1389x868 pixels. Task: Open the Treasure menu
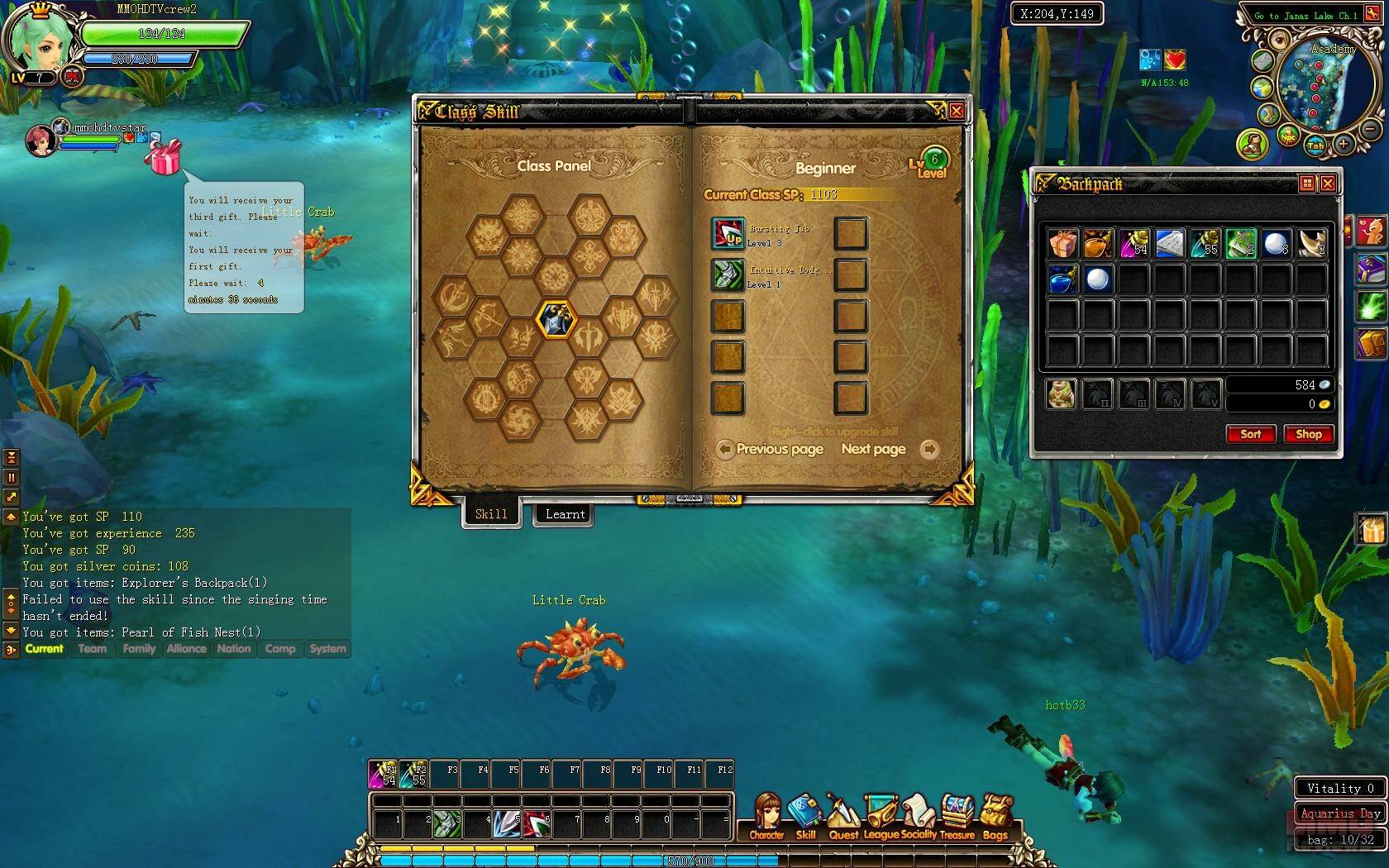click(x=957, y=817)
